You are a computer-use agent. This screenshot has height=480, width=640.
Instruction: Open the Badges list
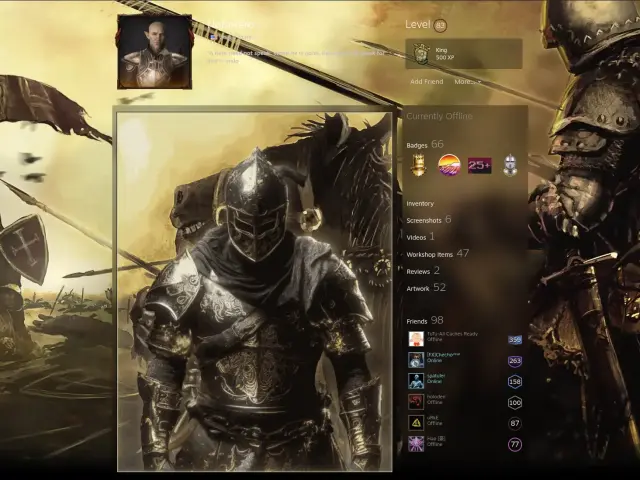417,145
